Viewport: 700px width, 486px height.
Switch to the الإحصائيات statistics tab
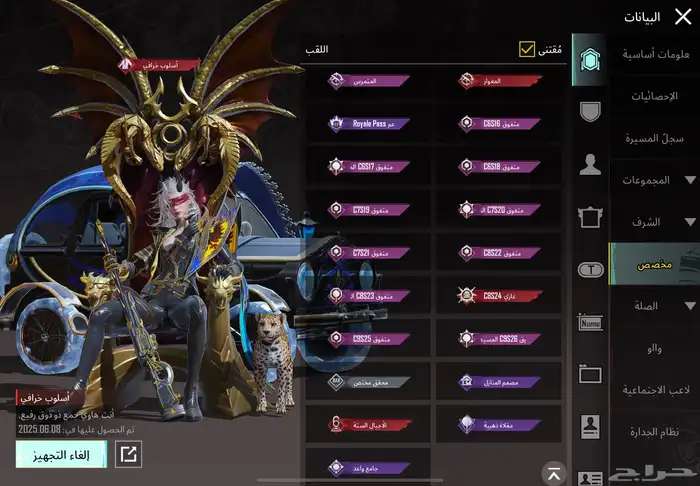point(656,96)
